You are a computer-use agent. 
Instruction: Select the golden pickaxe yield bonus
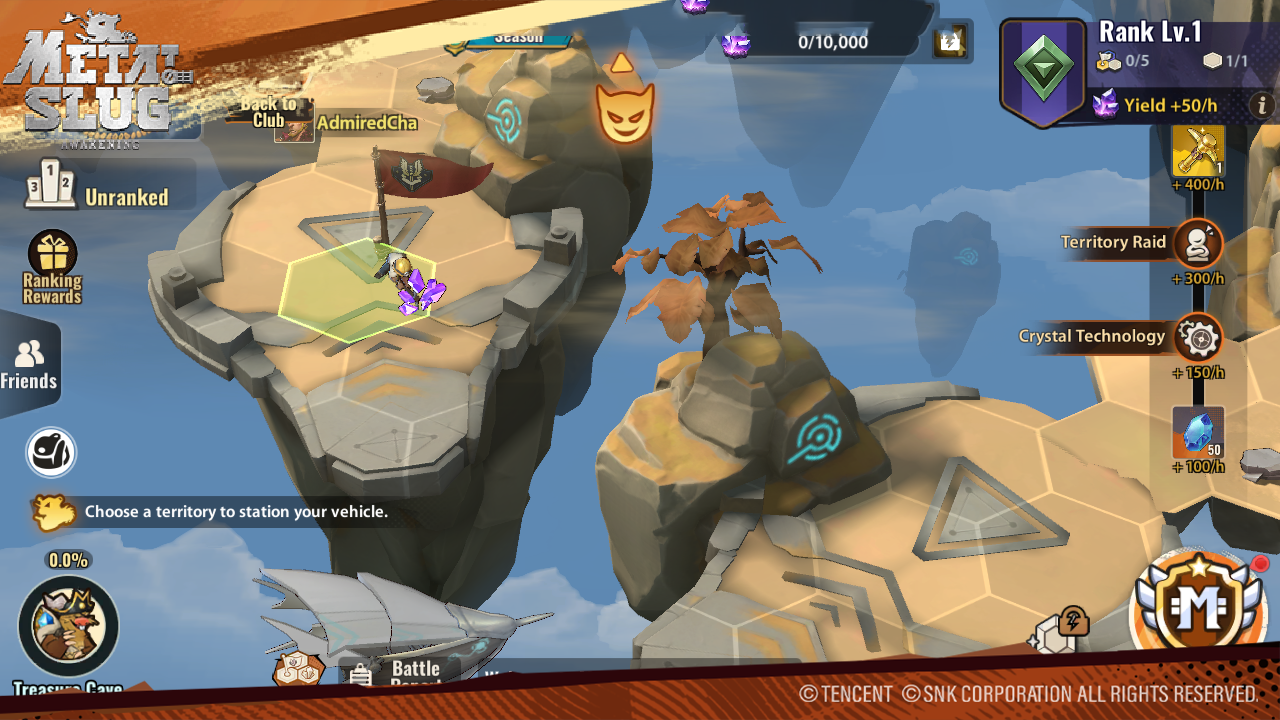point(1198,152)
